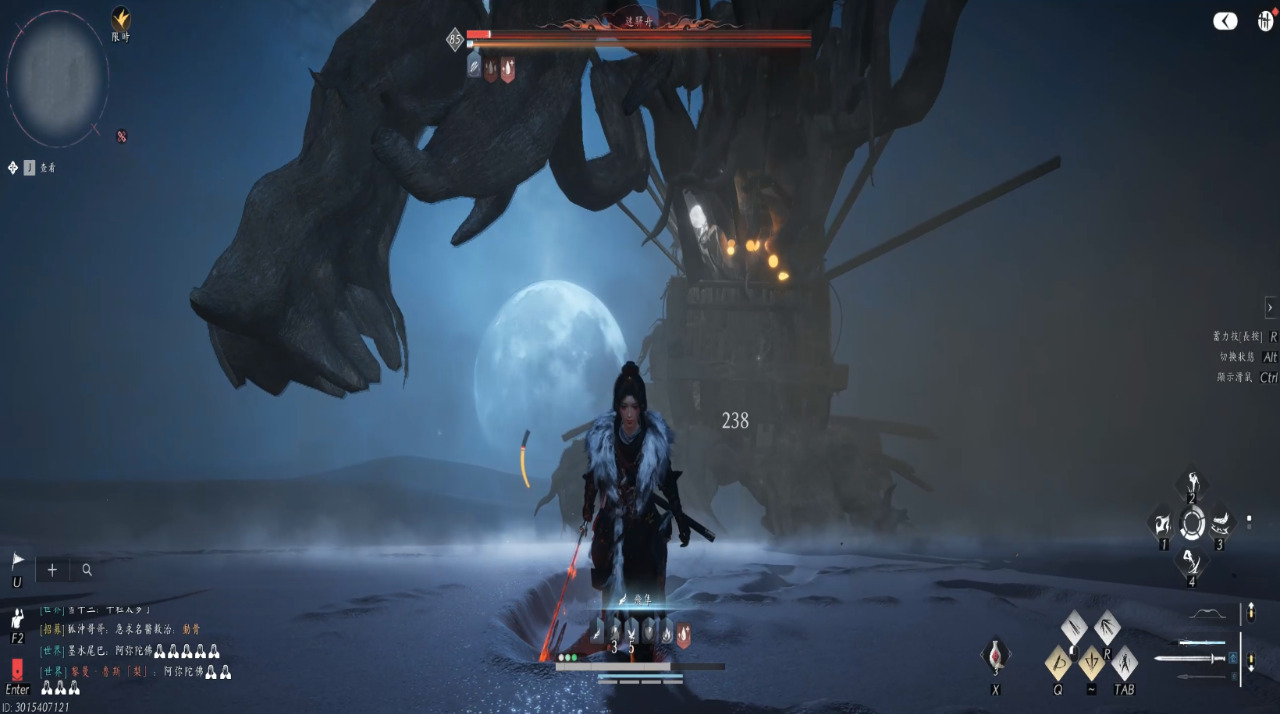Open the emote figure icon labeled F2
The height and width of the screenshot is (714, 1280).
pos(17,619)
